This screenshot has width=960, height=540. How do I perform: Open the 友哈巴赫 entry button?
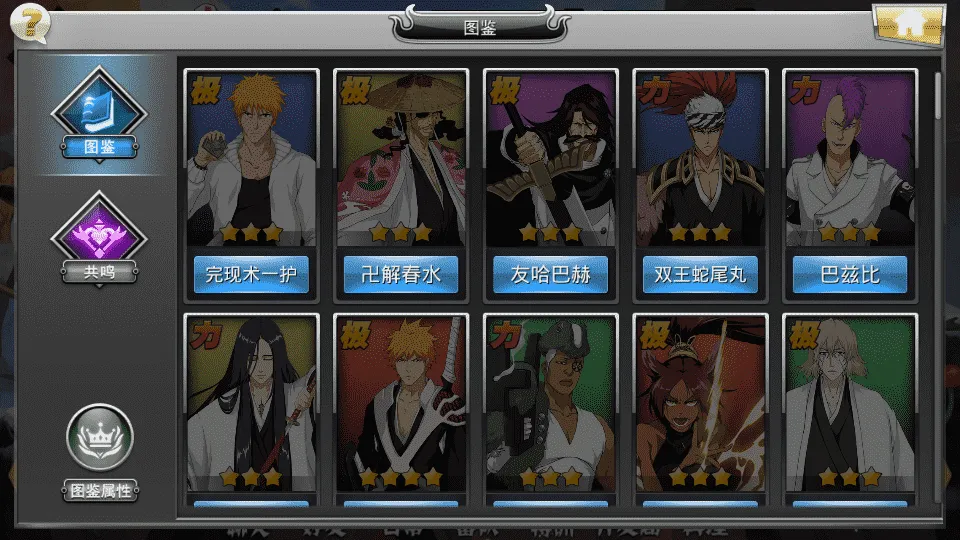(x=551, y=274)
